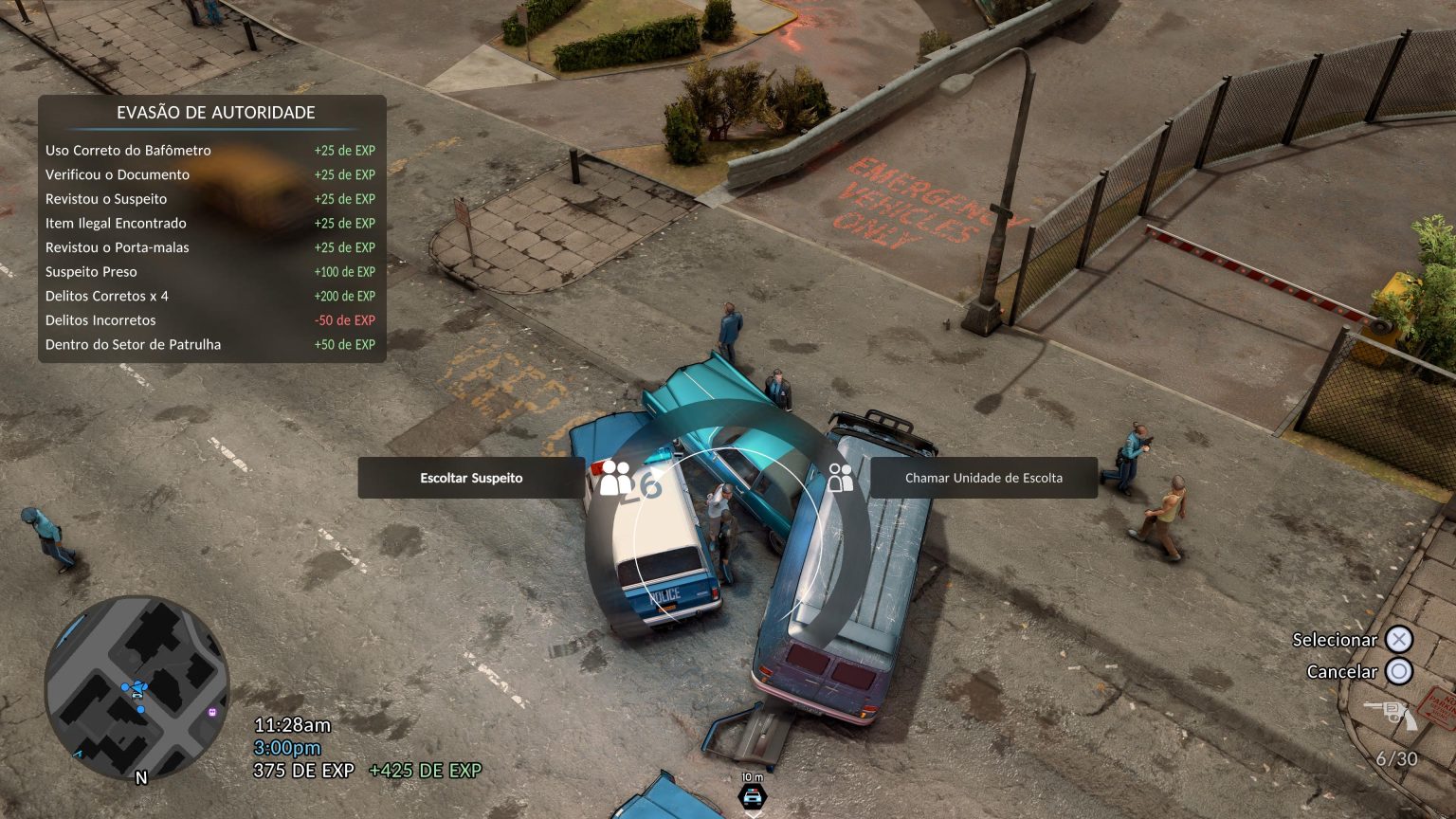The width and height of the screenshot is (1456, 819).
Task: Select the filled two-person escort icon
Action: tap(615, 478)
